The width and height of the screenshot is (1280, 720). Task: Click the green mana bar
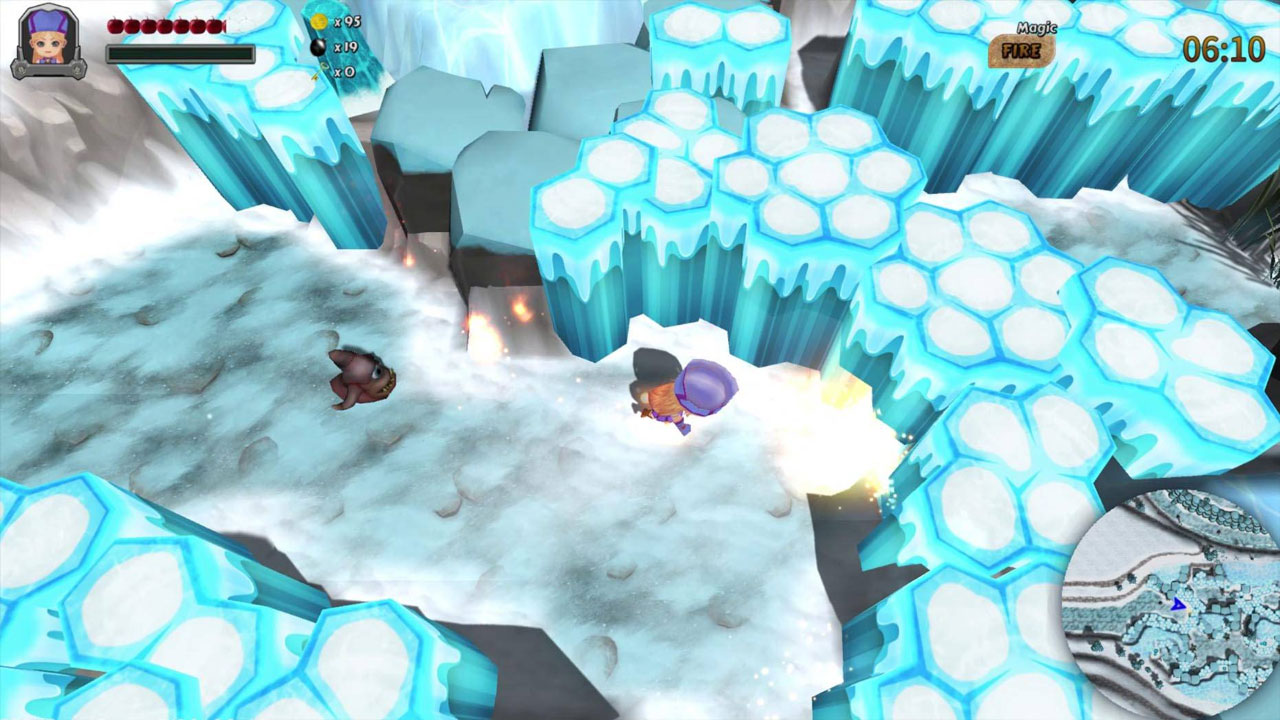180,53
